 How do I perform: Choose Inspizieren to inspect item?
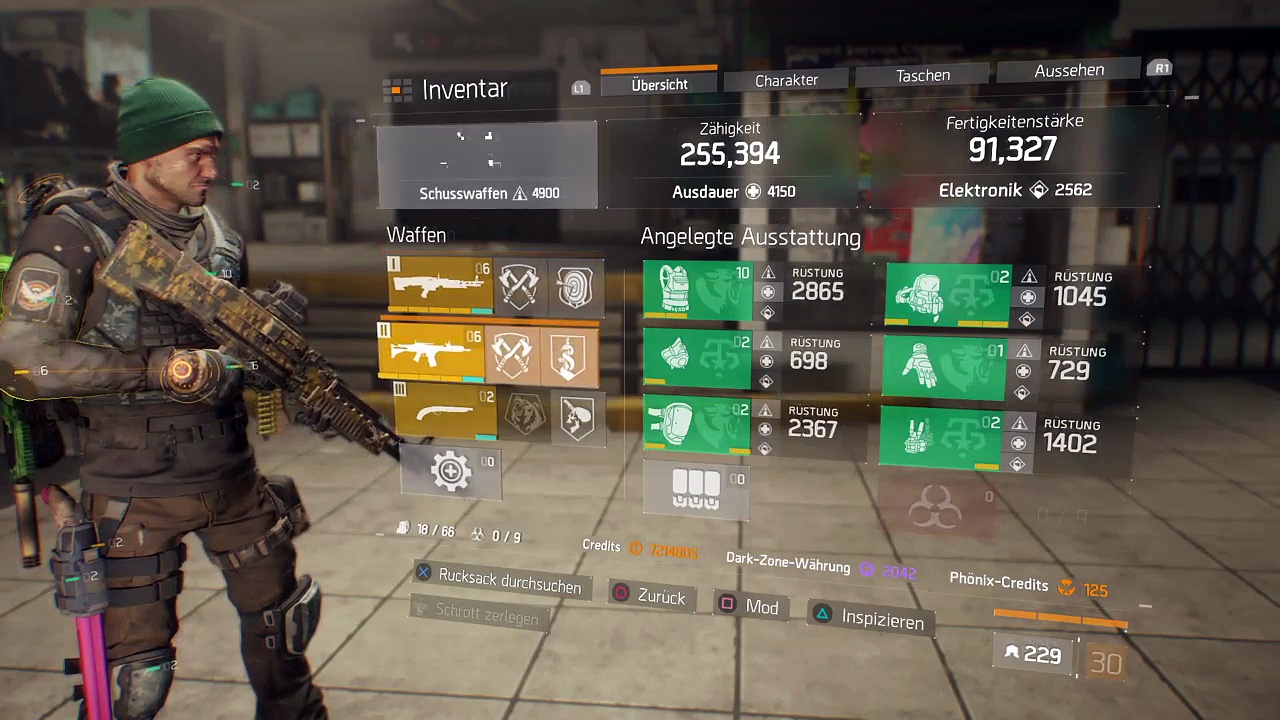click(869, 619)
